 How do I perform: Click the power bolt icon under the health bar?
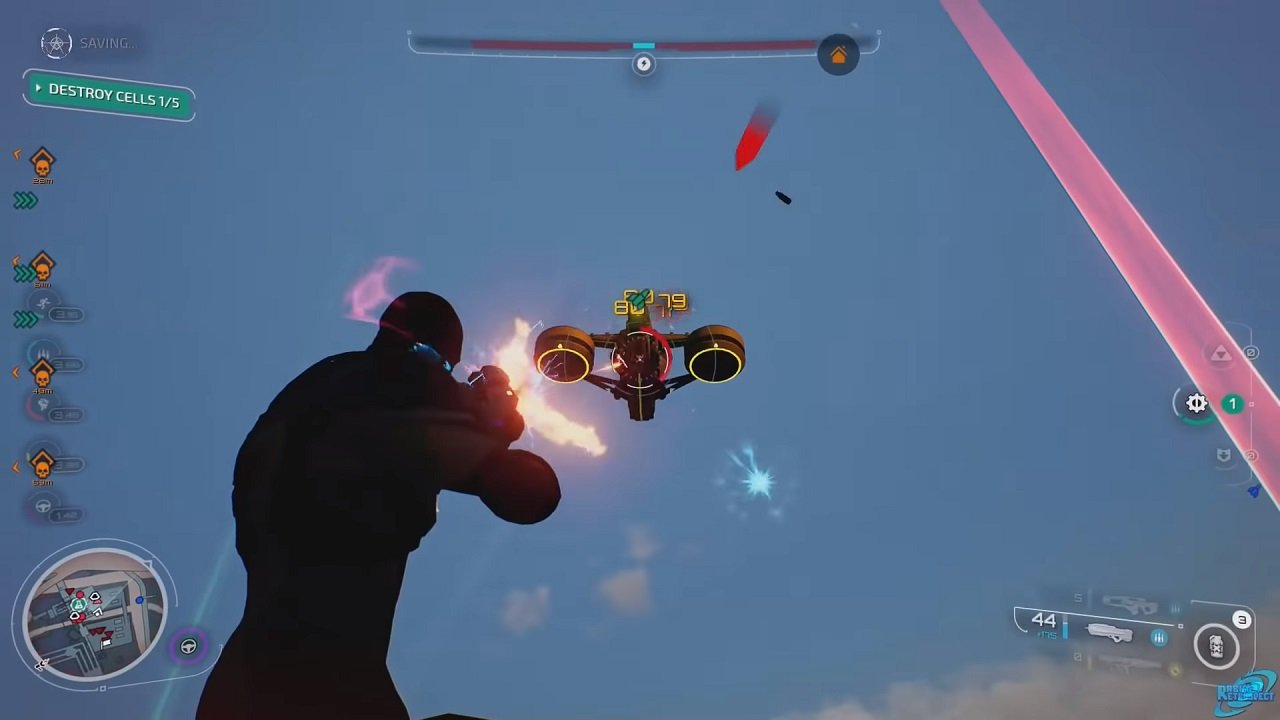tap(643, 63)
